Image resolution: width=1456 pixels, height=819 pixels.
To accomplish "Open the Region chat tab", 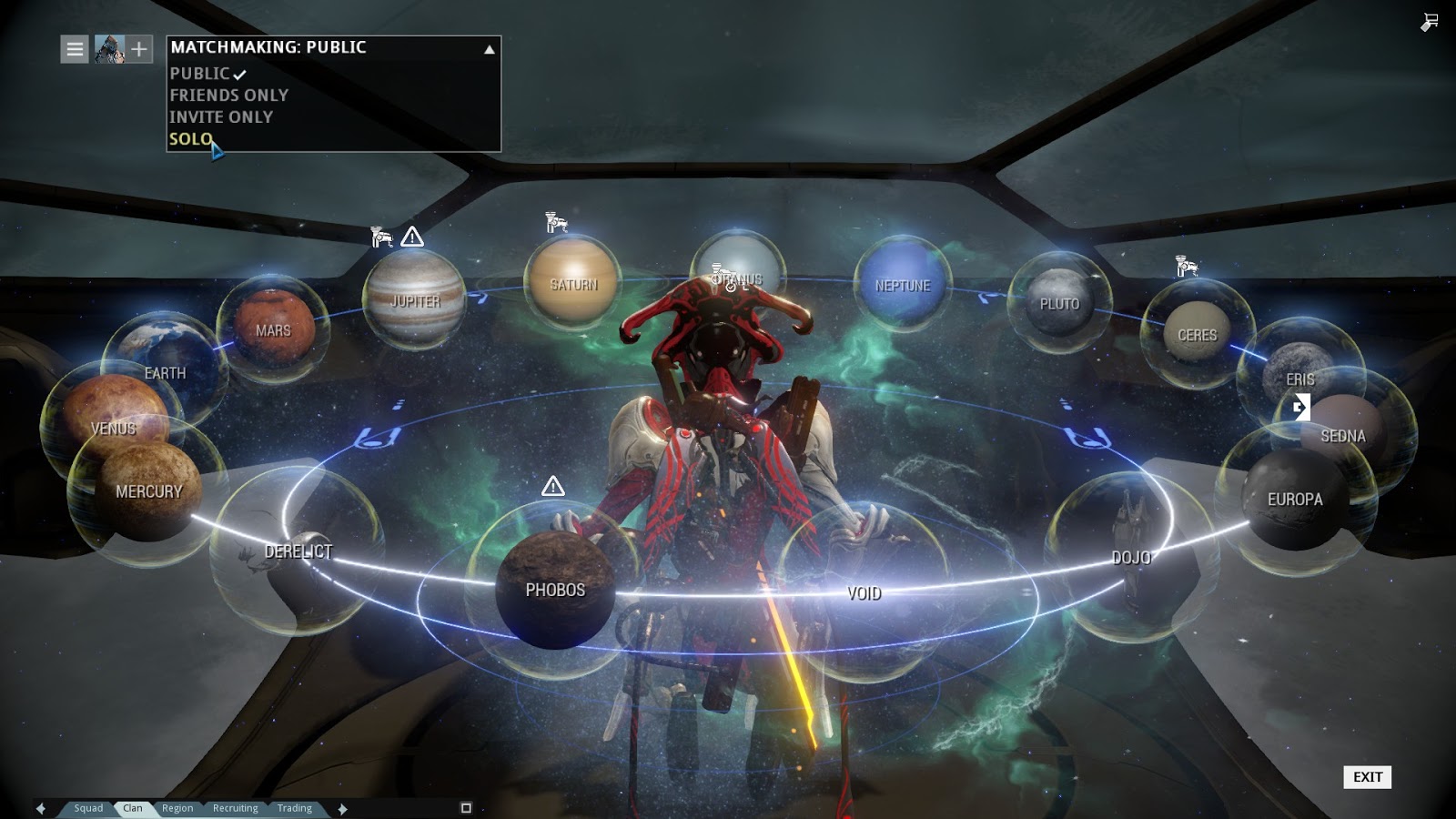I will [177, 808].
